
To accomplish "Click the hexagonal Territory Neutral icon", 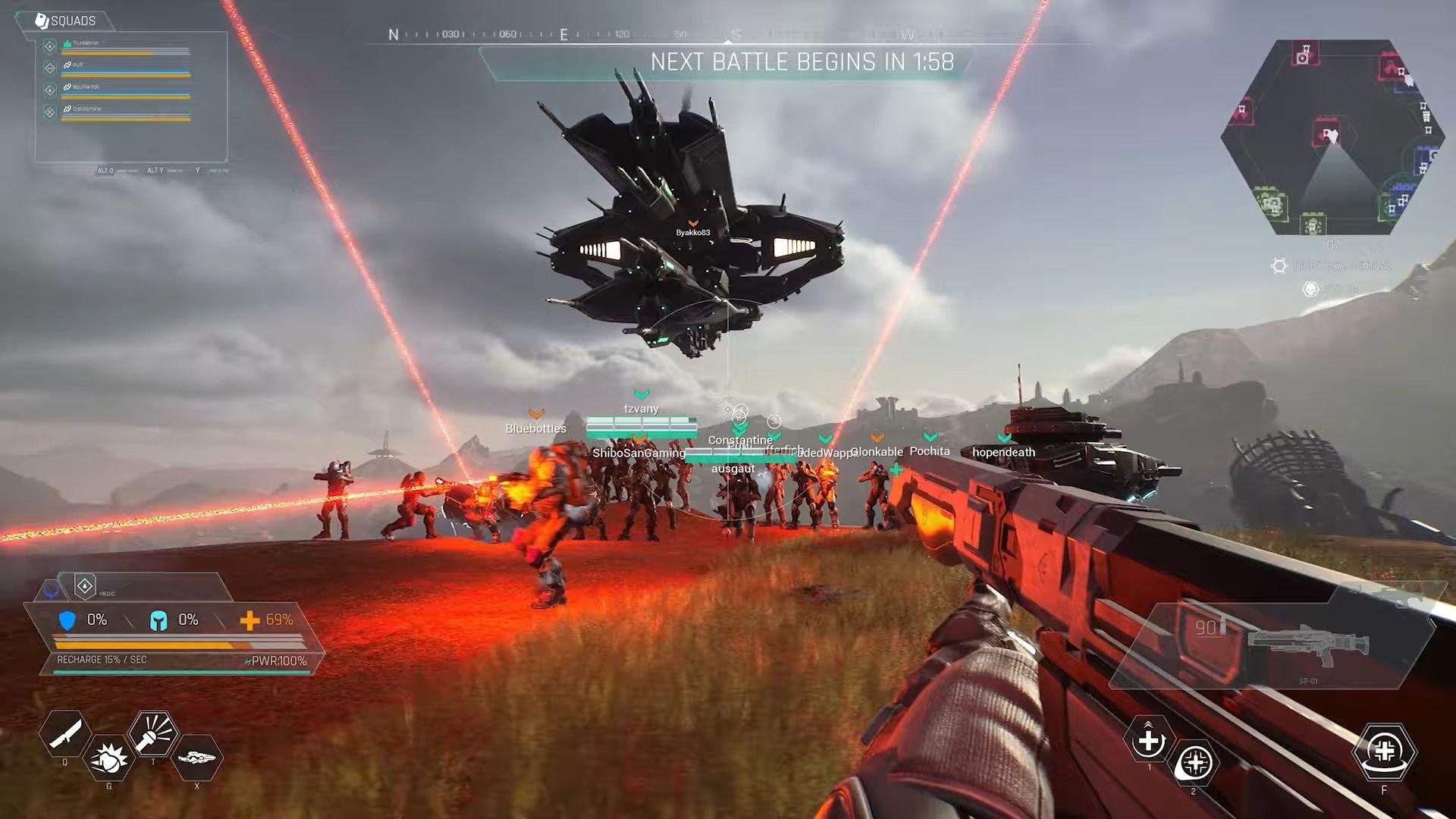I will (1279, 265).
